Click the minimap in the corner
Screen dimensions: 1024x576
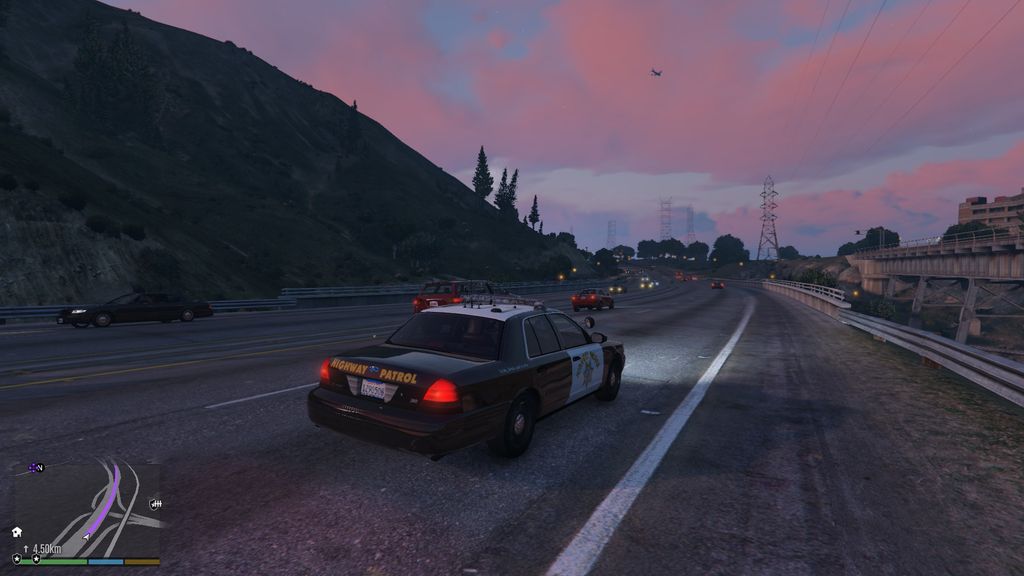(86, 509)
